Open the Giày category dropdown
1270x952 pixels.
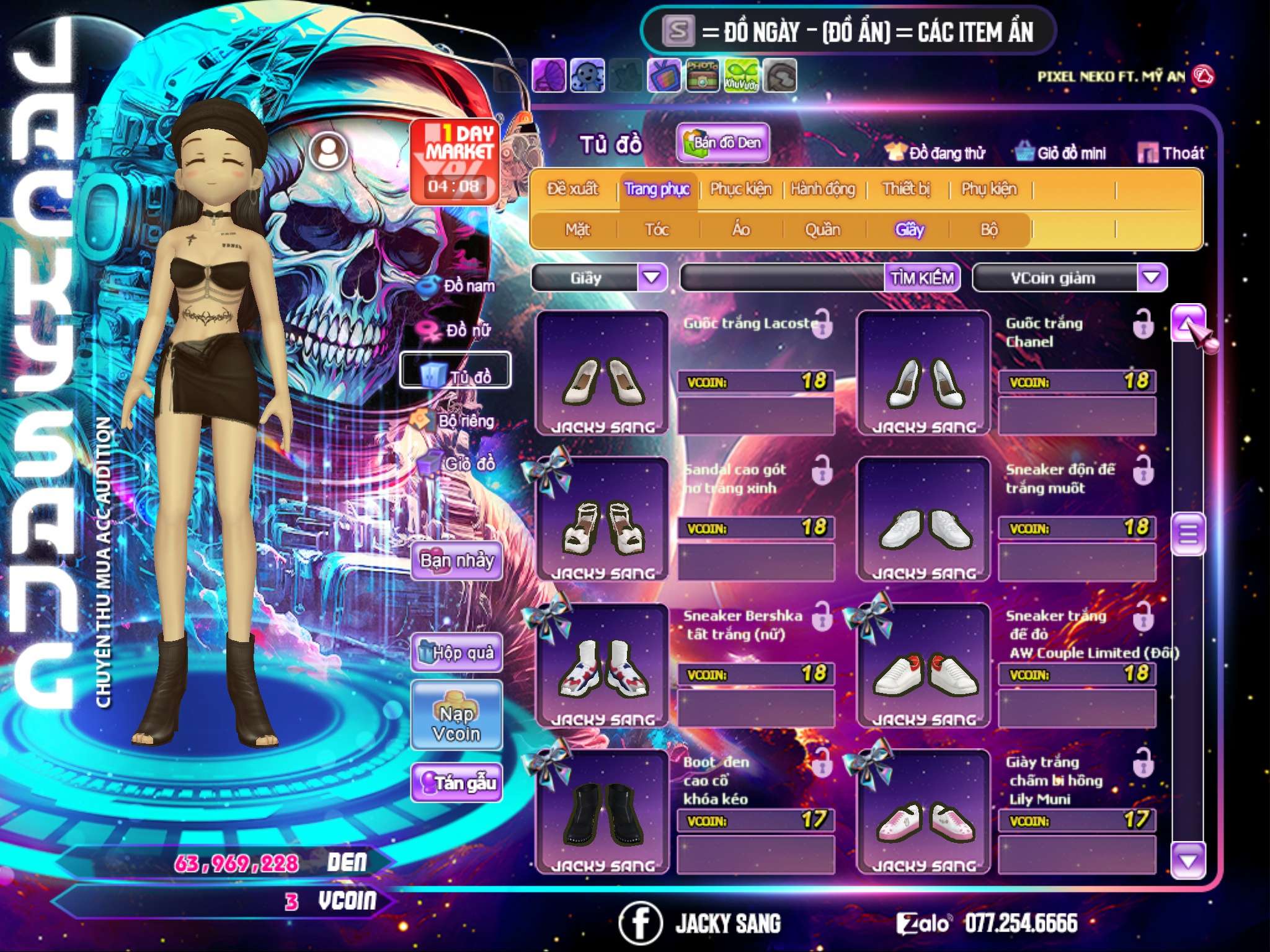coord(652,277)
